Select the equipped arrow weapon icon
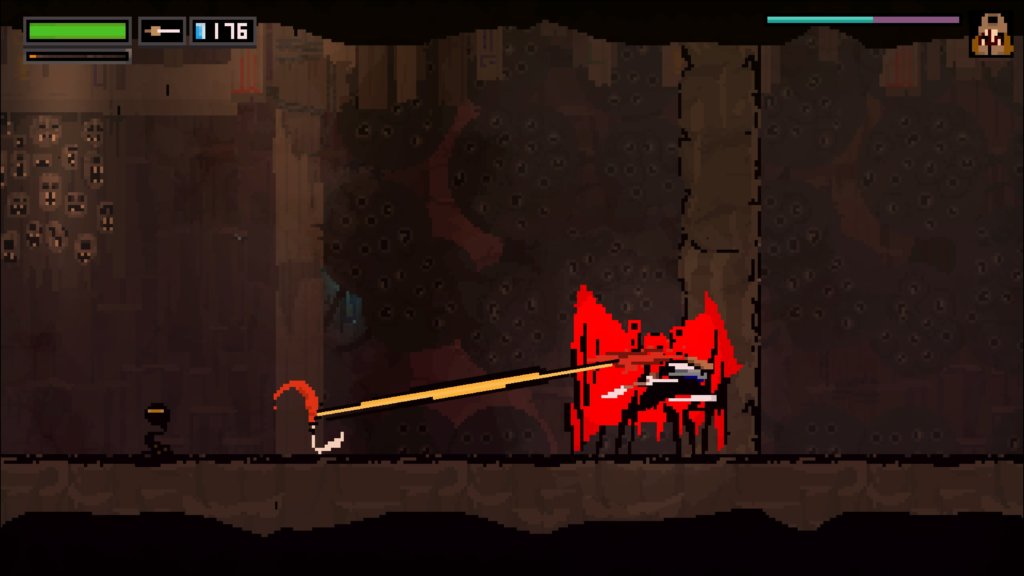Viewport: 1024px width, 576px height. [x=162, y=31]
